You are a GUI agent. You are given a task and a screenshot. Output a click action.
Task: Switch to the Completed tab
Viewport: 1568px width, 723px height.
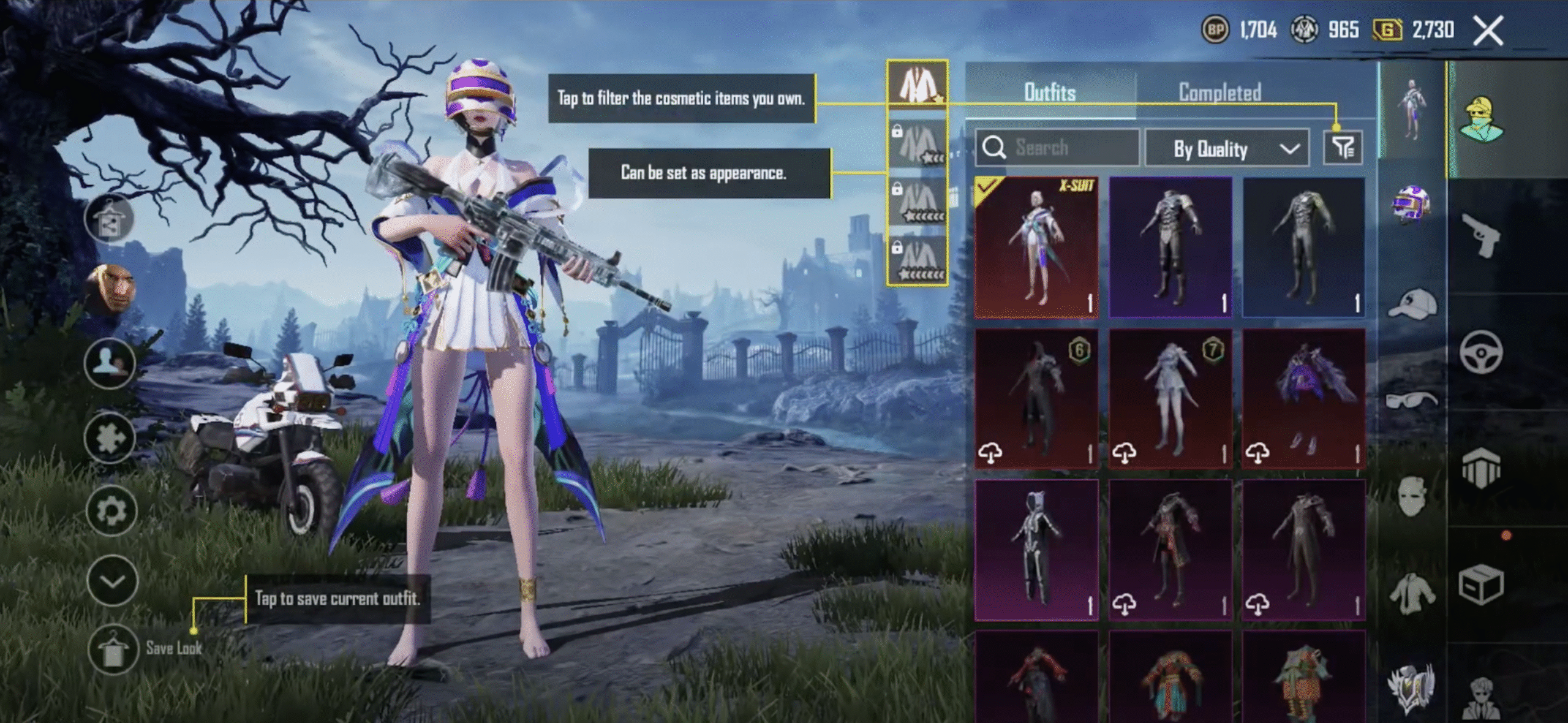1219,93
